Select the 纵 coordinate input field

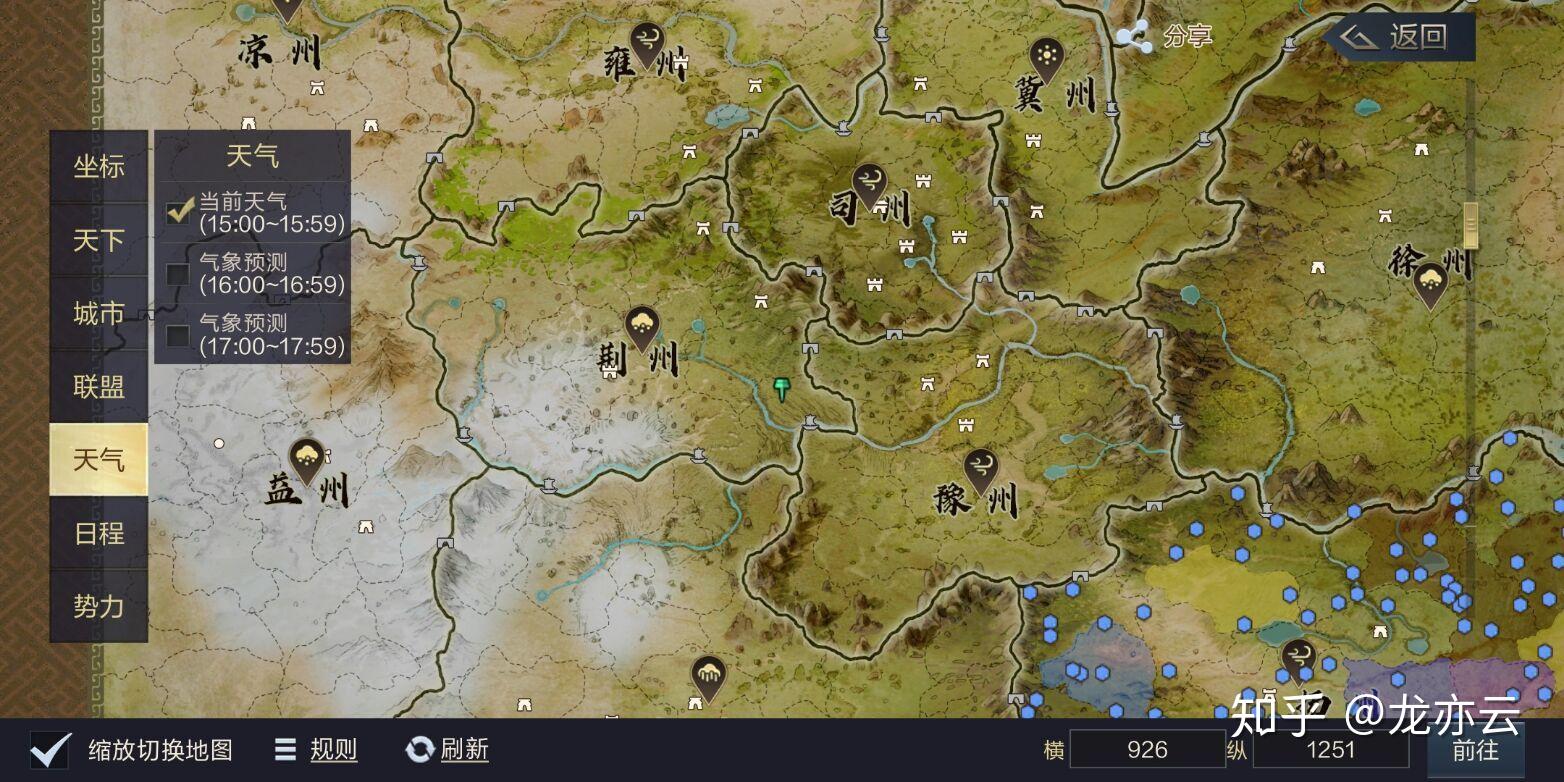coord(1330,750)
